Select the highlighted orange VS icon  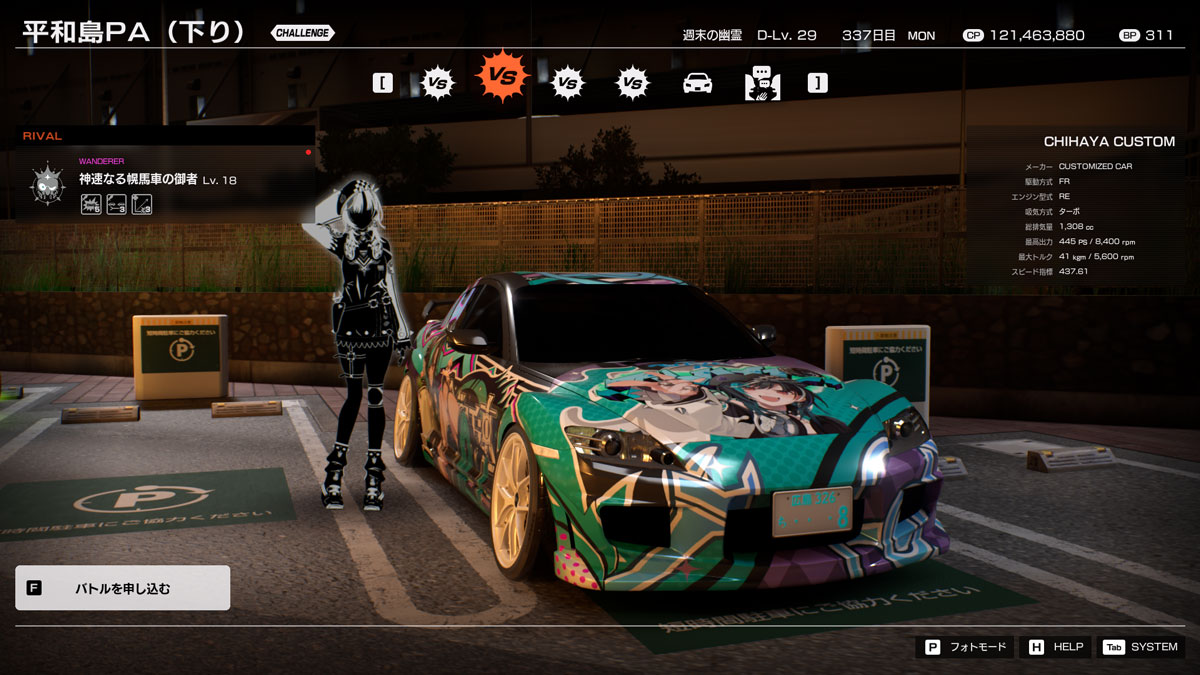click(x=502, y=77)
